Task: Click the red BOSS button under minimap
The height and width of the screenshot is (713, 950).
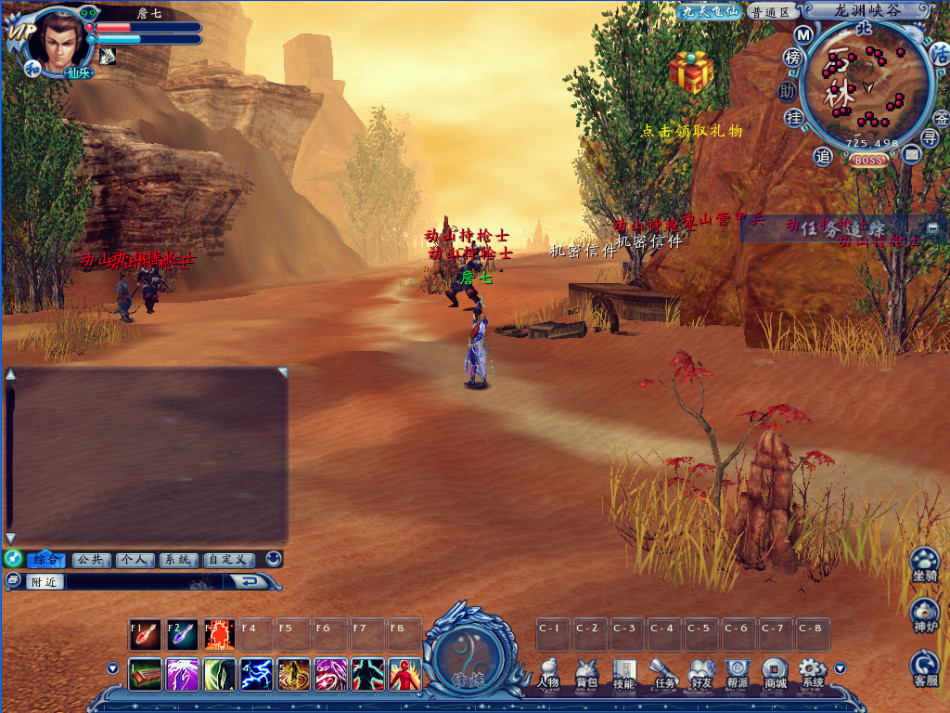Action: coord(869,160)
